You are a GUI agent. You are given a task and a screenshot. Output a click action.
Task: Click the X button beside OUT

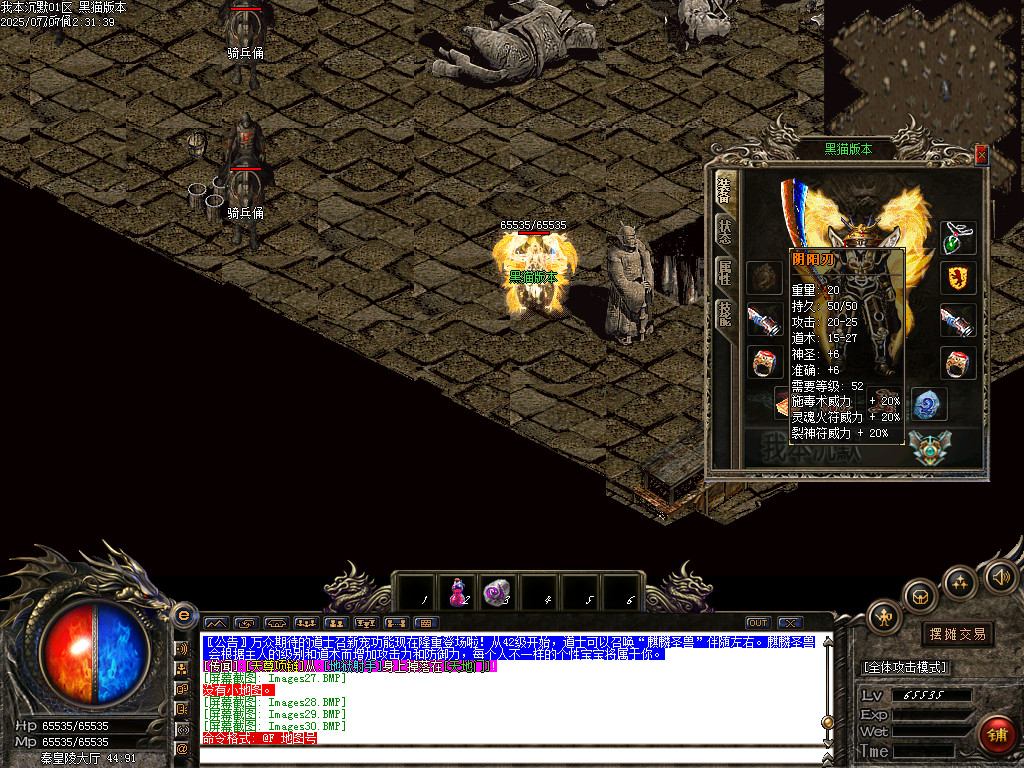click(790, 623)
